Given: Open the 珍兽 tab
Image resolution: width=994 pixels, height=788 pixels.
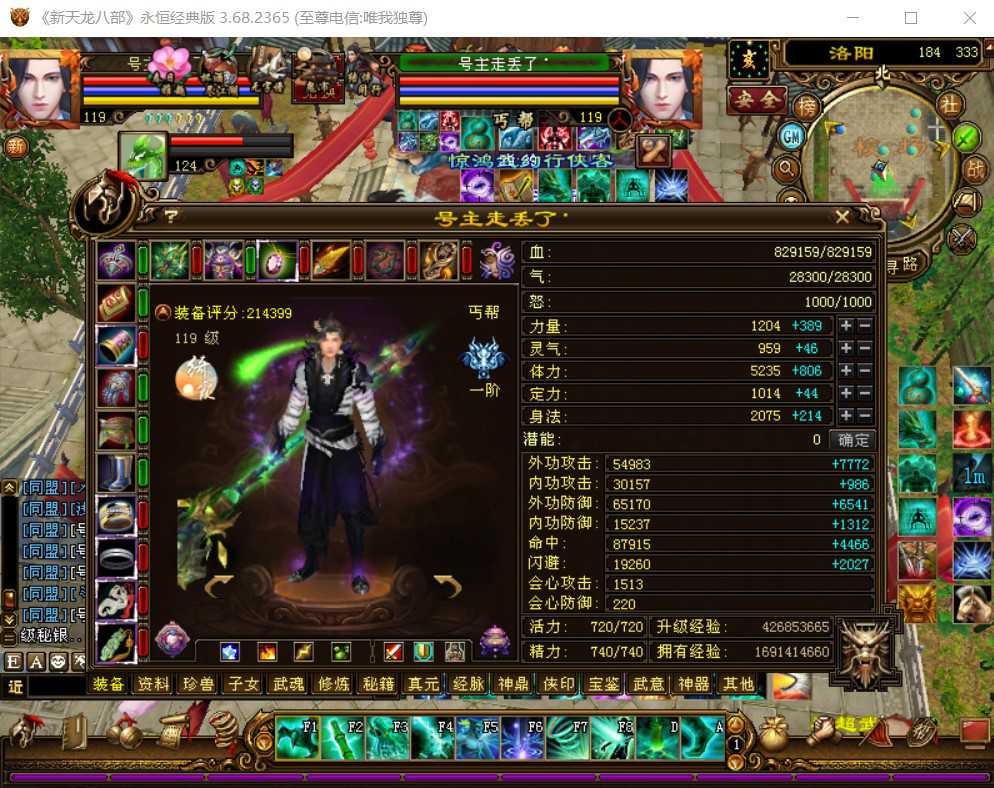Looking at the screenshot, I should (x=198, y=684).
